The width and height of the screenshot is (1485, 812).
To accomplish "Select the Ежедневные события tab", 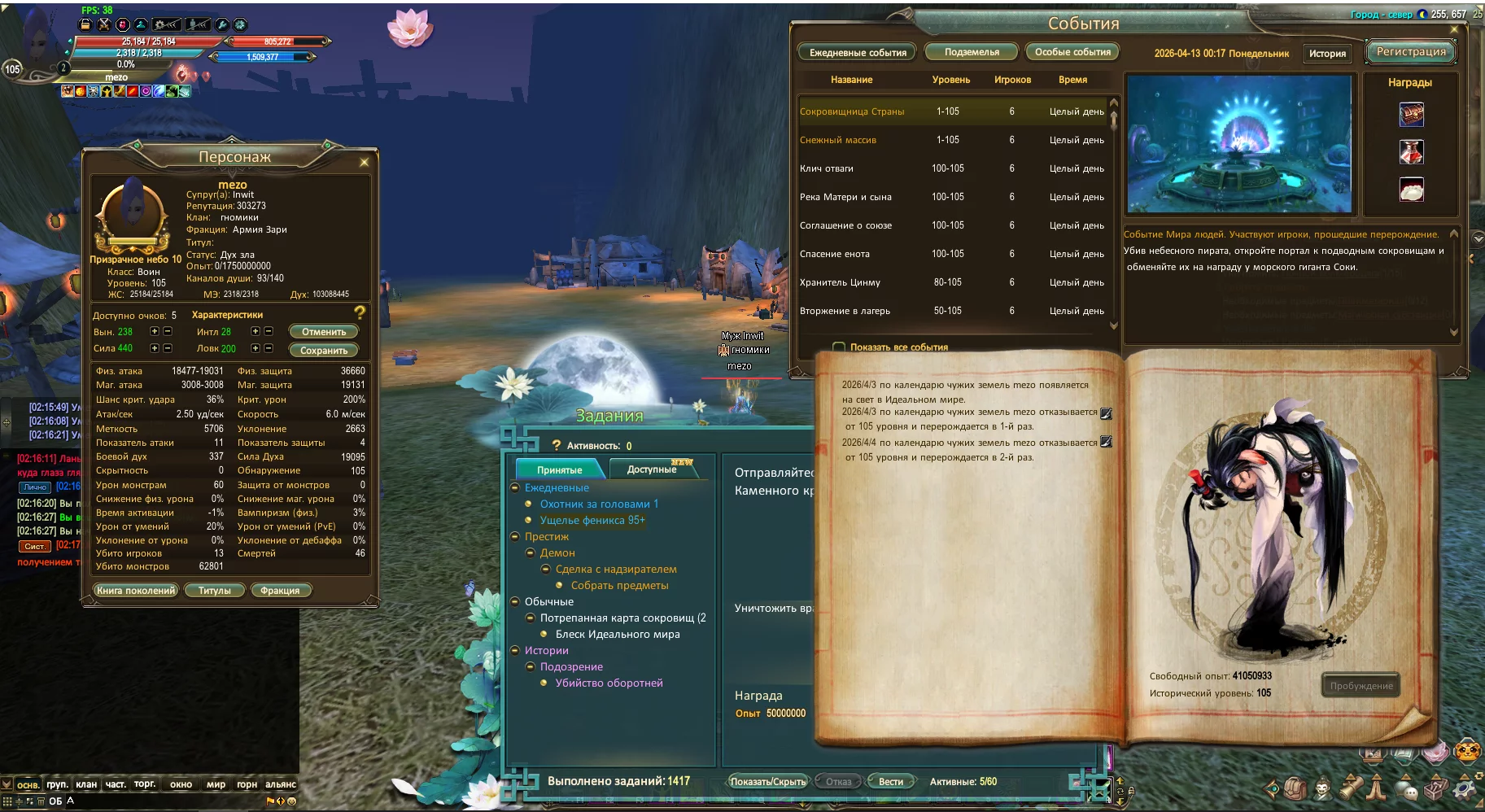I will pos(858,53).
